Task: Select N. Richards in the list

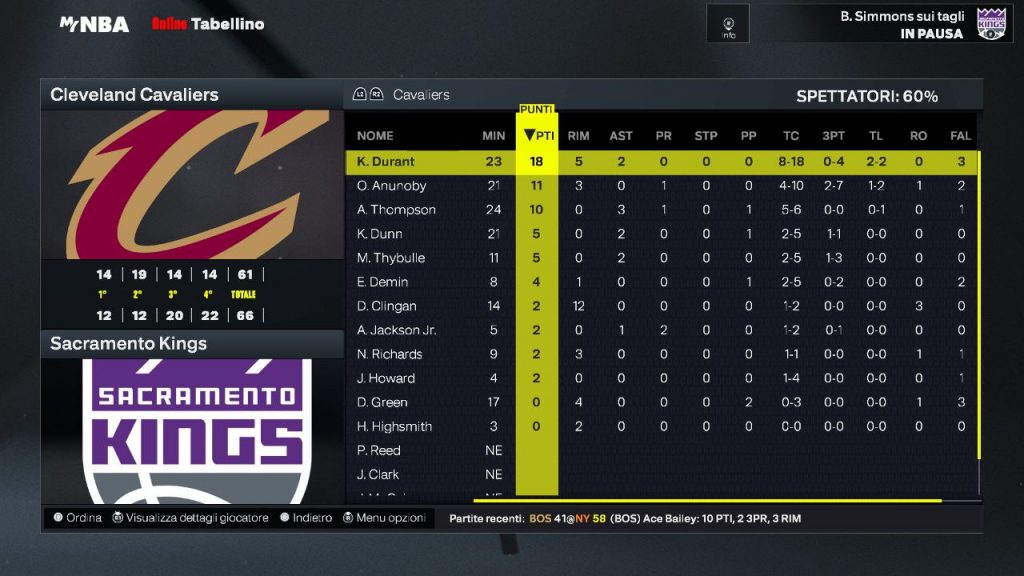Action: pyautogui.click(x=389, y=354)
